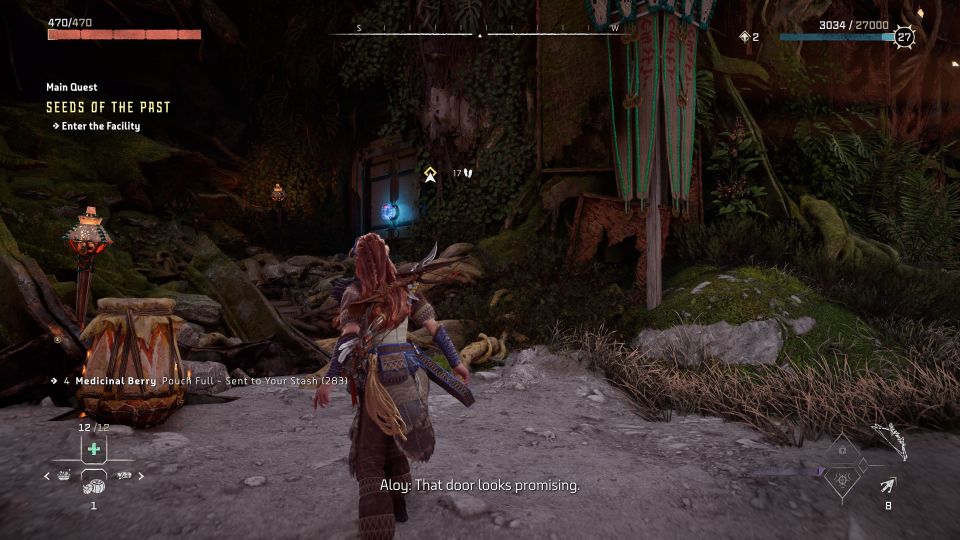Image resolution: width=960 pixels, height=540 pixels.
Task: Cycle the tool selector with the left arrow
Action: coord(46,477)
